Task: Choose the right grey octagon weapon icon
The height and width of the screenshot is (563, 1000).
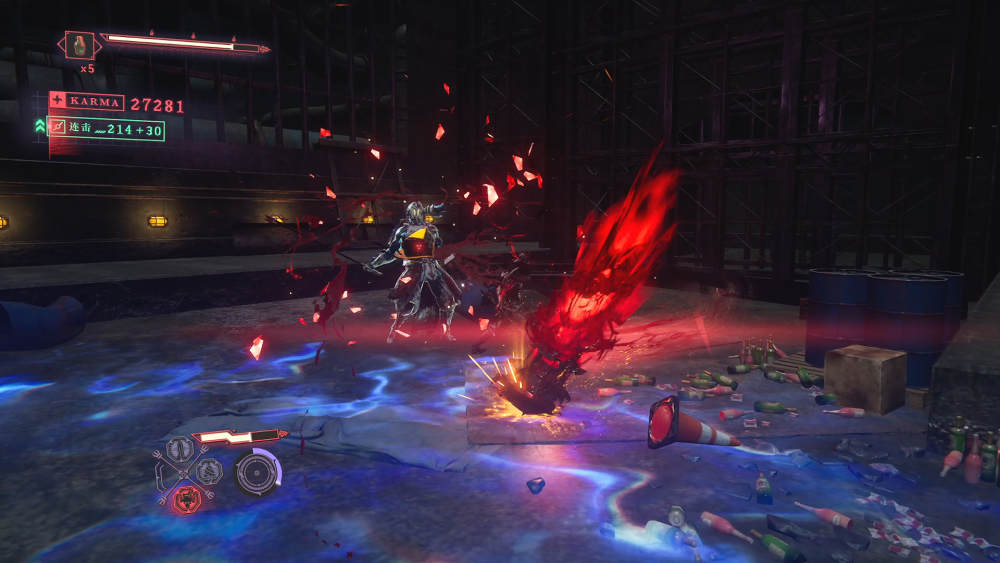Action: pyautogui.click(x=208, y=471)
